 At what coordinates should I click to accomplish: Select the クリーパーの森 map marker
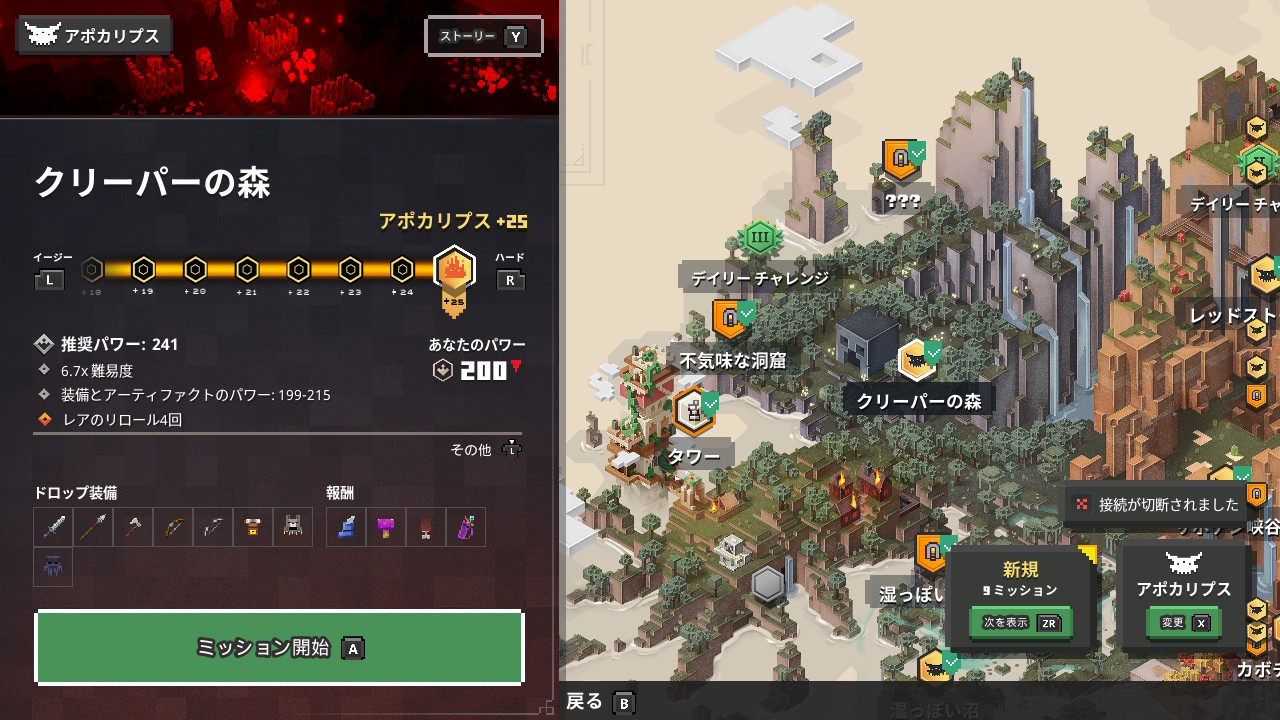point(916,360)
